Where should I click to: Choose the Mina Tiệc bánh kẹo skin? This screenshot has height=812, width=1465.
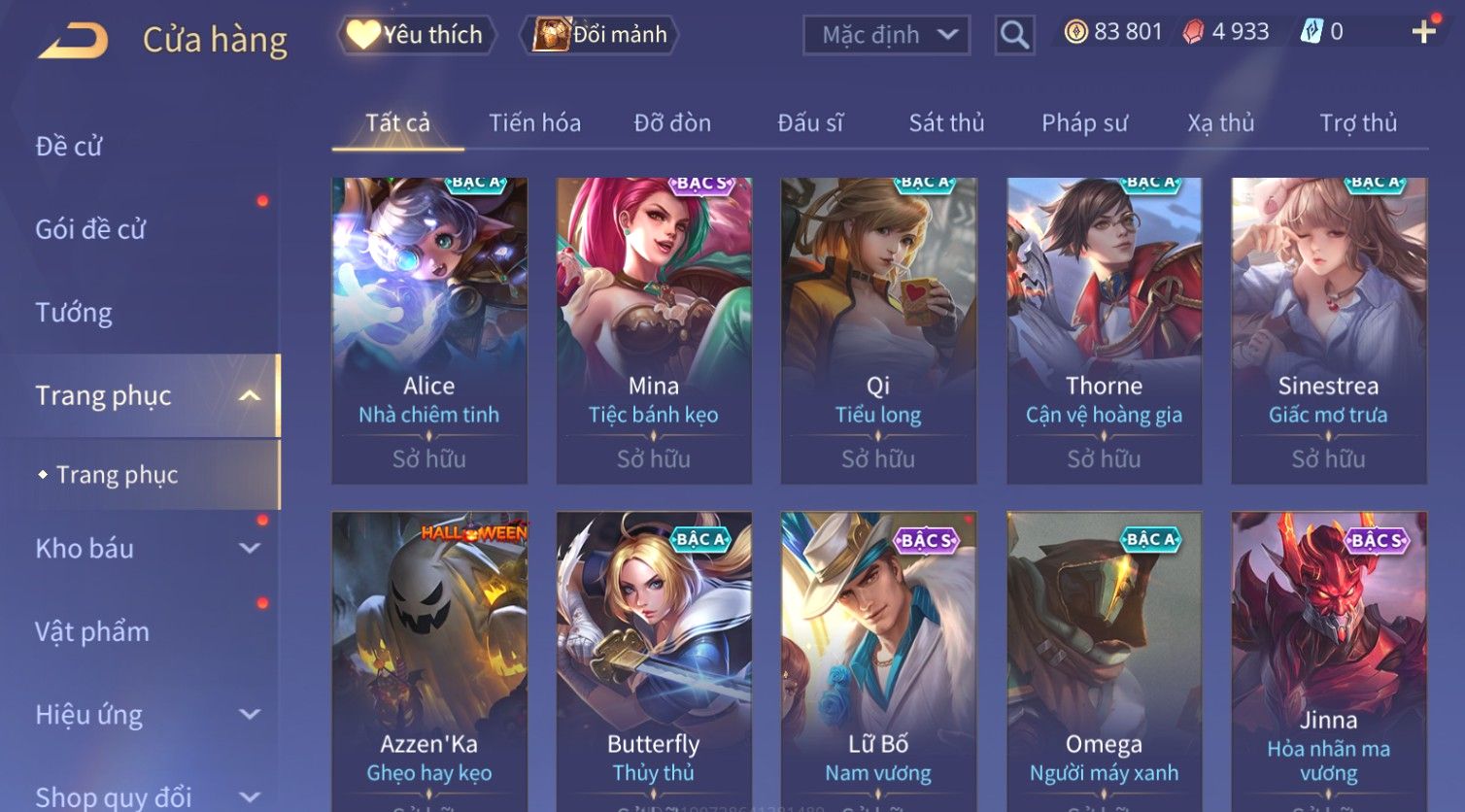pyautogui.click(x=654, y=330)
